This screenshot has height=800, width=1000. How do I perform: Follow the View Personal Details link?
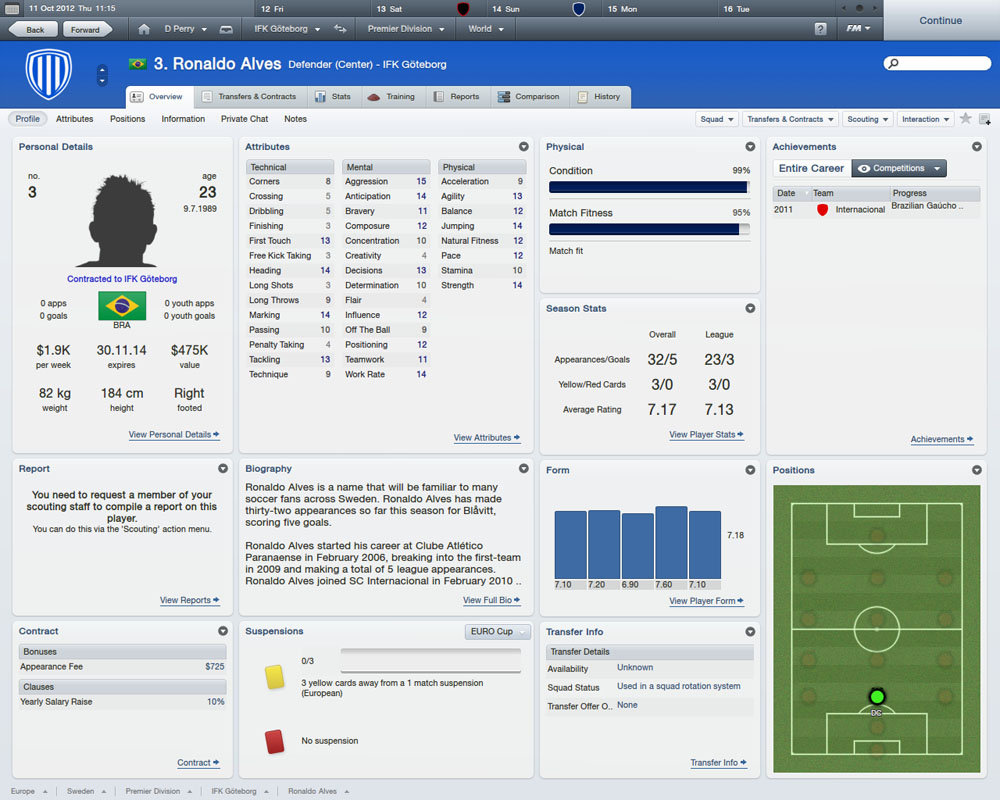[x=174, y=435]
